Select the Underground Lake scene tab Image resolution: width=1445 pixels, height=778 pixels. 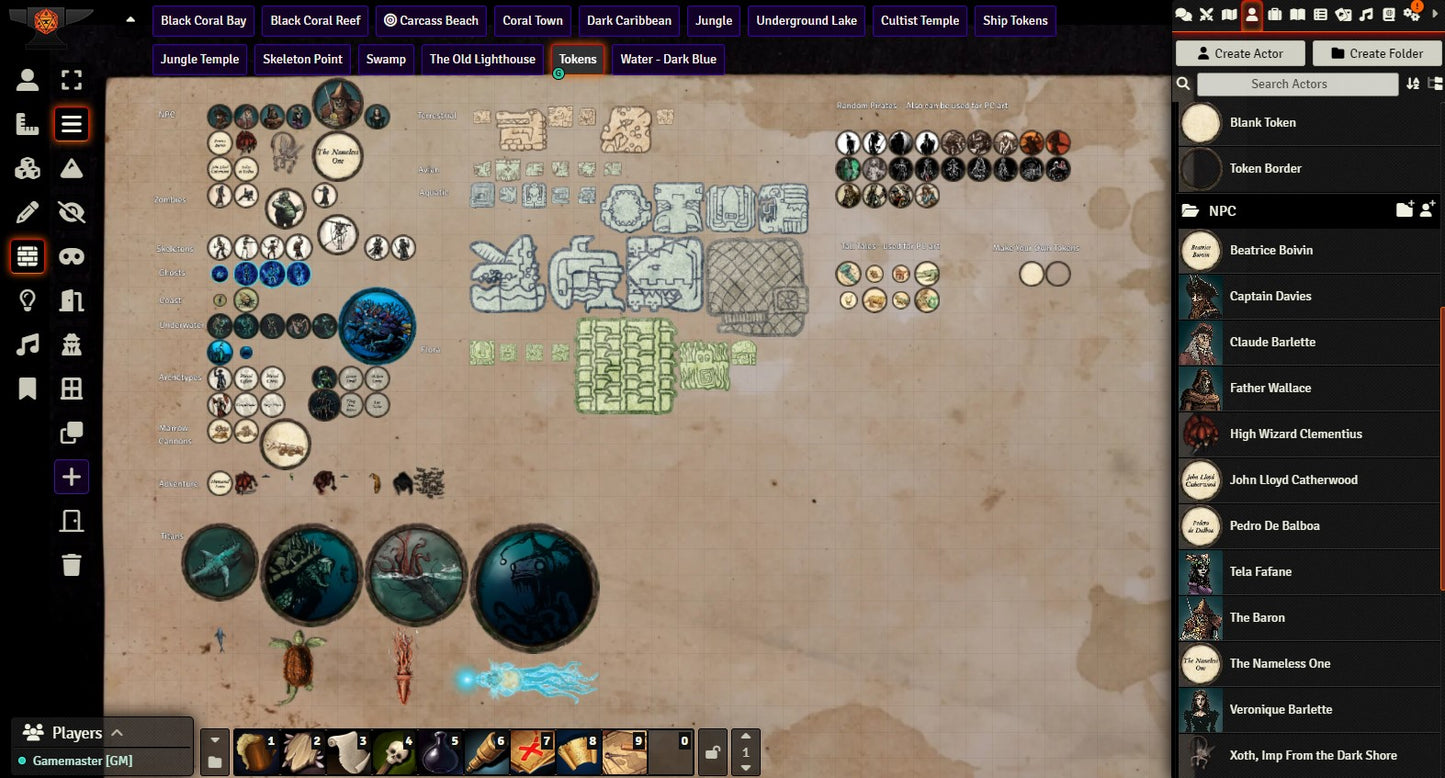pyautogui.click(x=806, y=21)
